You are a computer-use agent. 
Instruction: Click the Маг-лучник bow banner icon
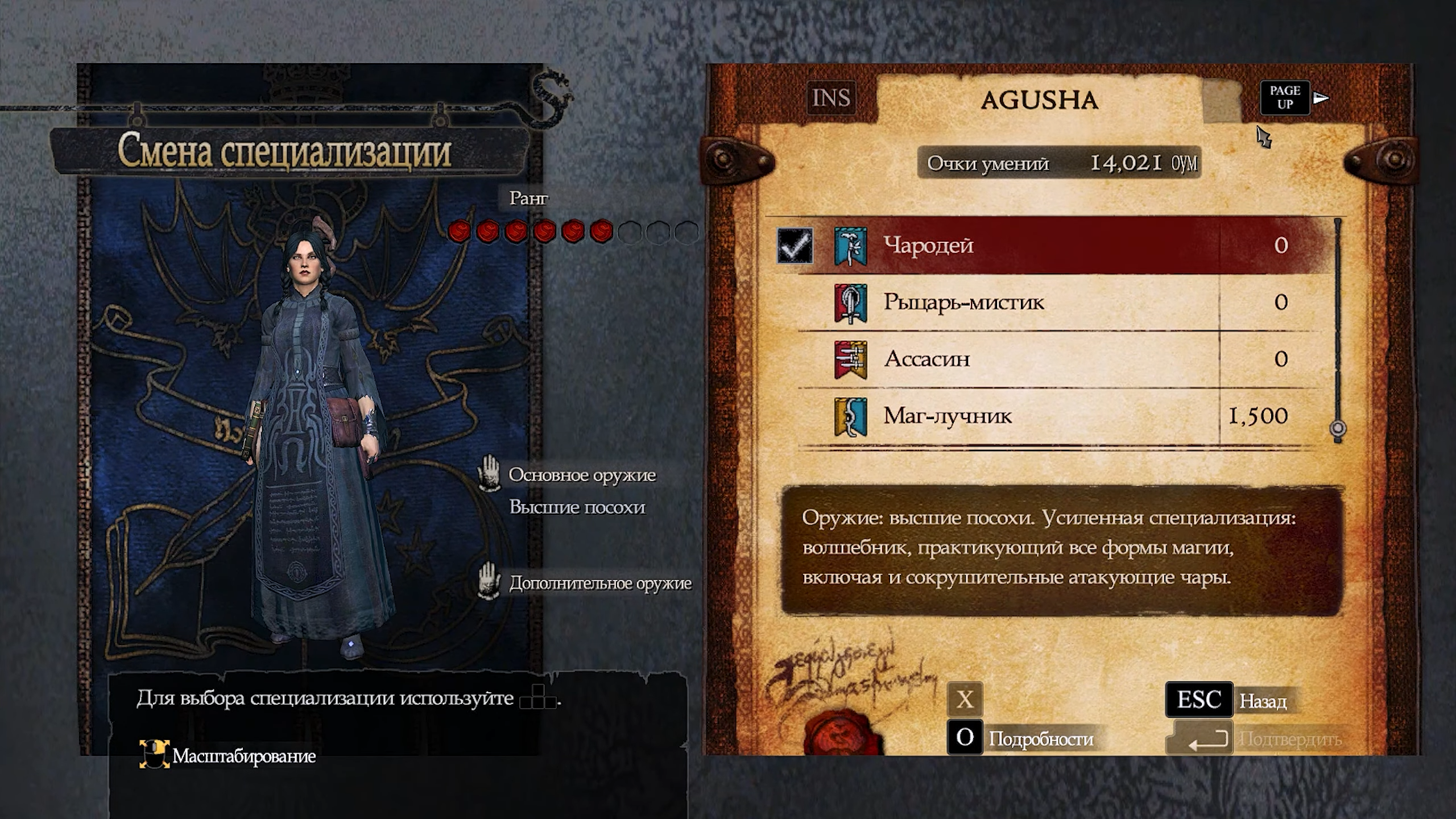click(x=850, y=417)
